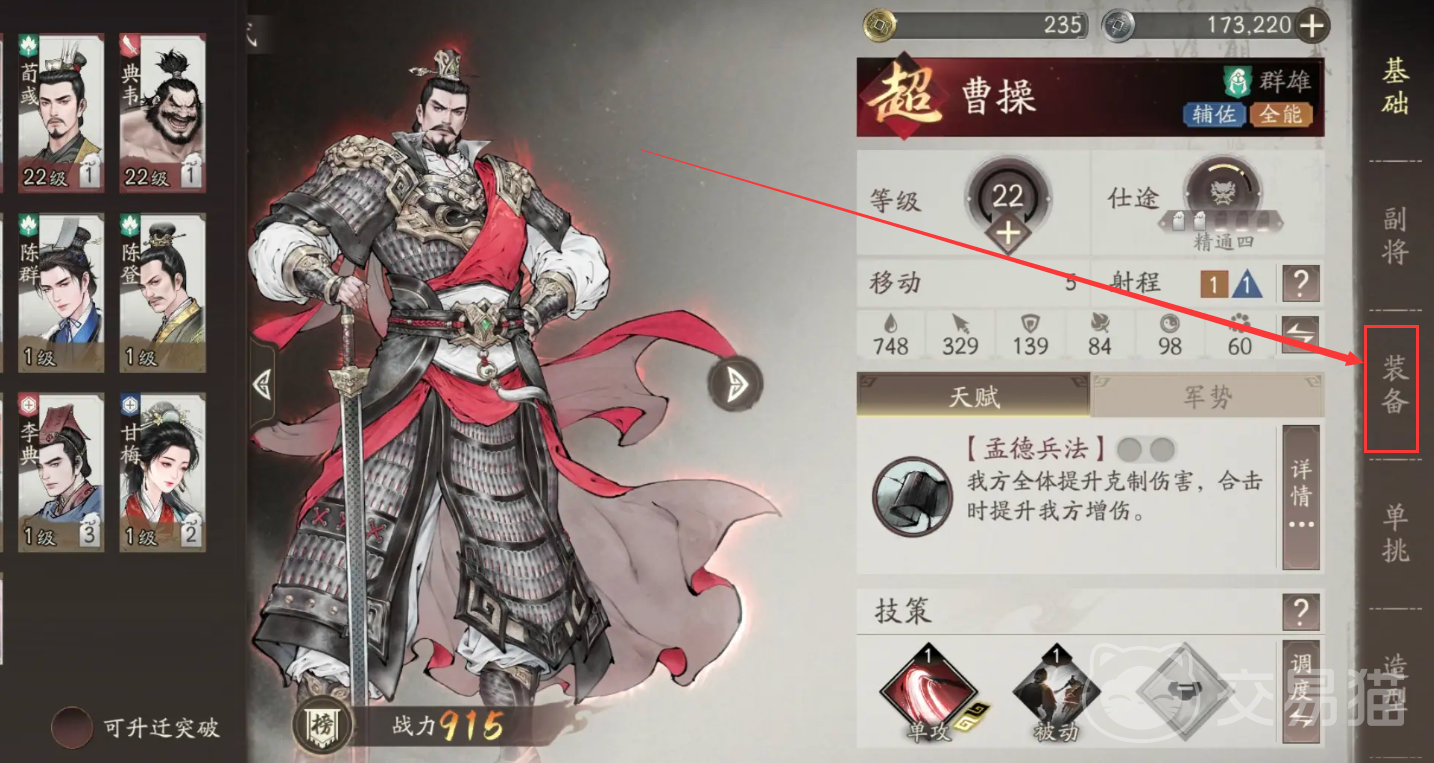Viewport: 1434px width, 763px height.
Task: Click the plus to level up 曹操
Action: click(x=1009, y=232)
